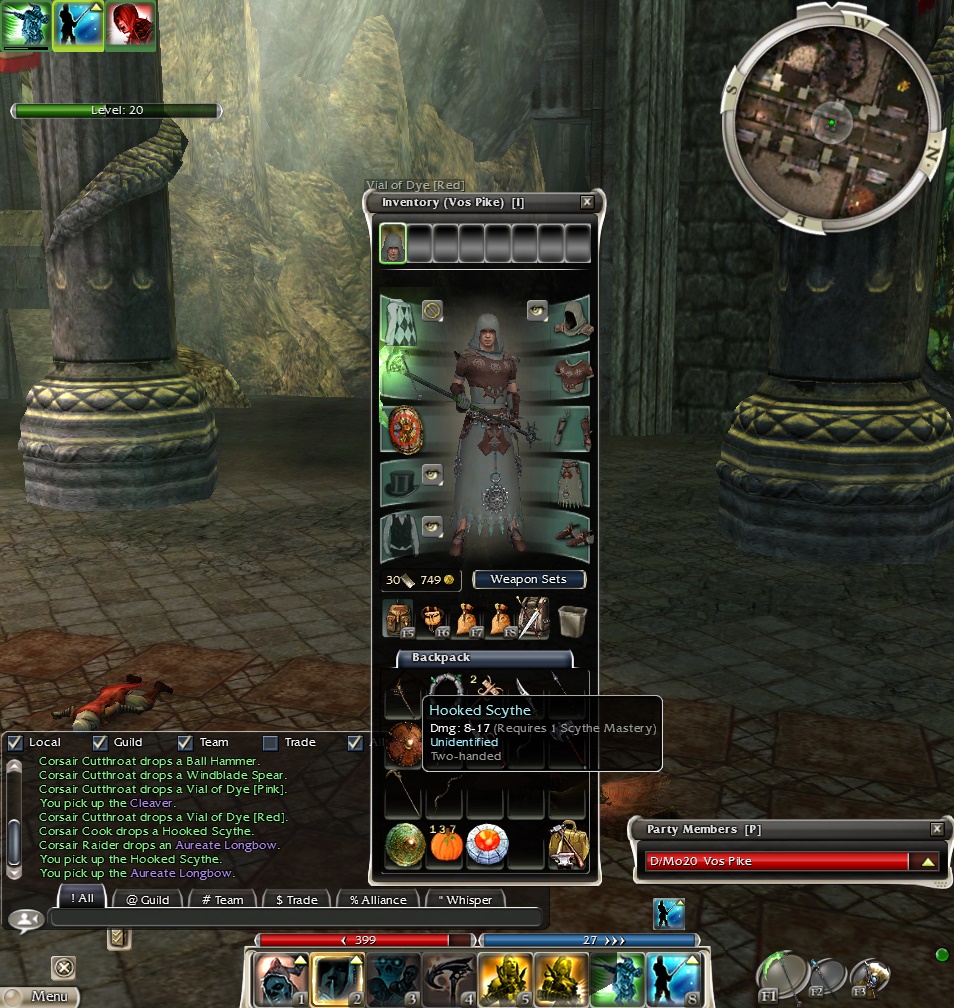Select the salvage kit with anvil icon
This screenshot has width=954, height=1008.
567,847
